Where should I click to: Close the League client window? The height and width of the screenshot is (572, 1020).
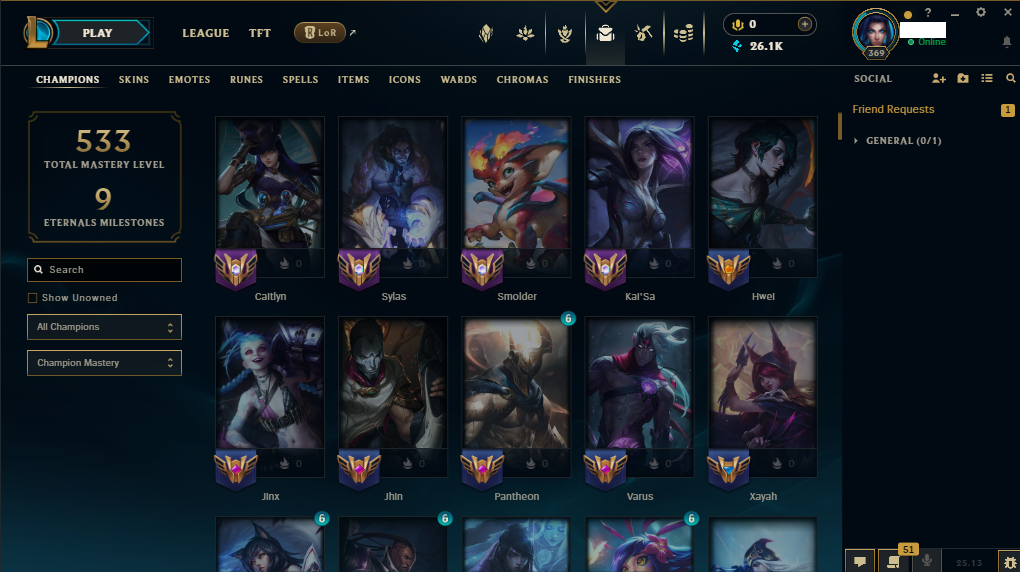coord(1007,12)
